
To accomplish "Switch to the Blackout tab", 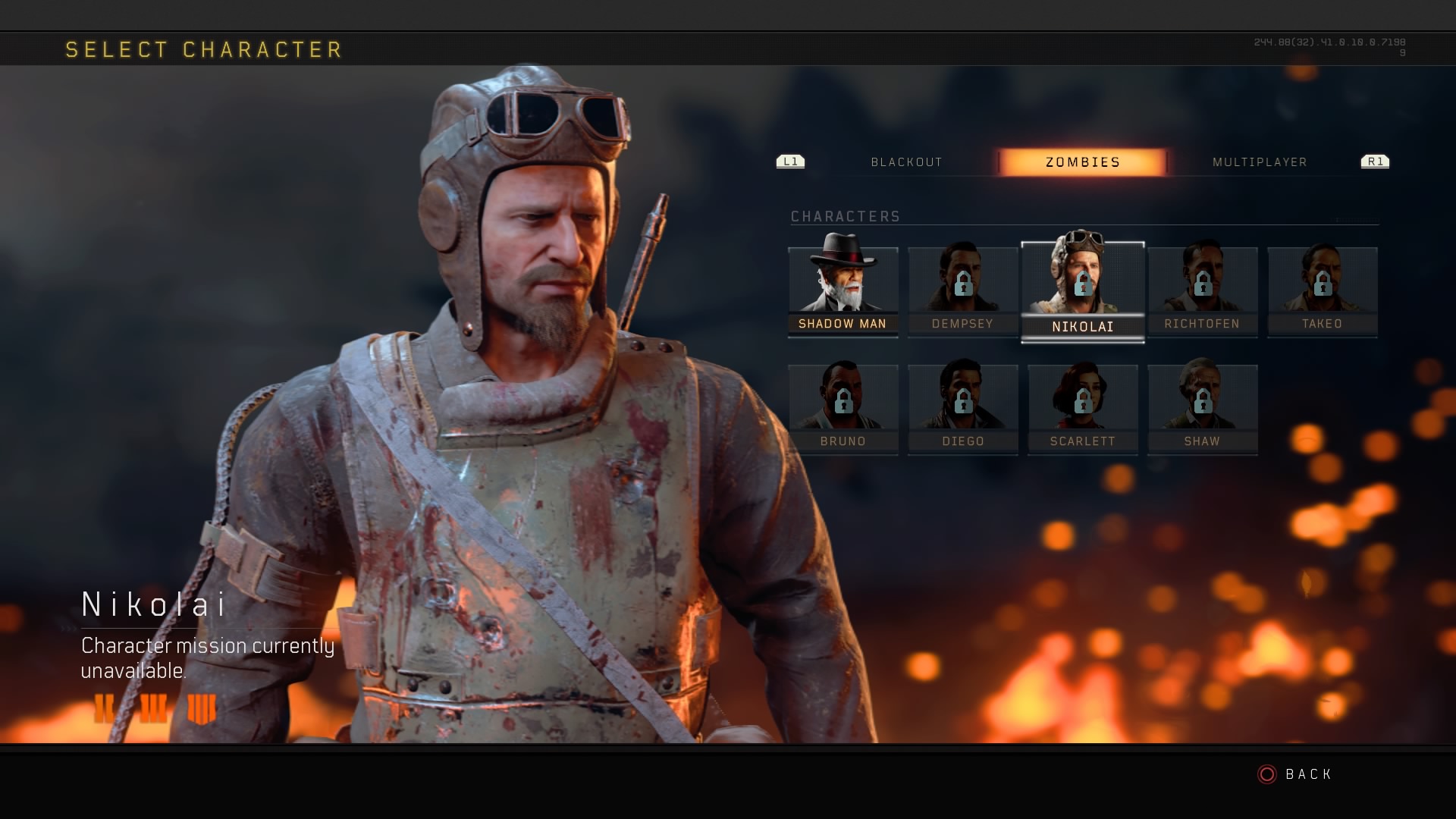I will tap(906, 162).
